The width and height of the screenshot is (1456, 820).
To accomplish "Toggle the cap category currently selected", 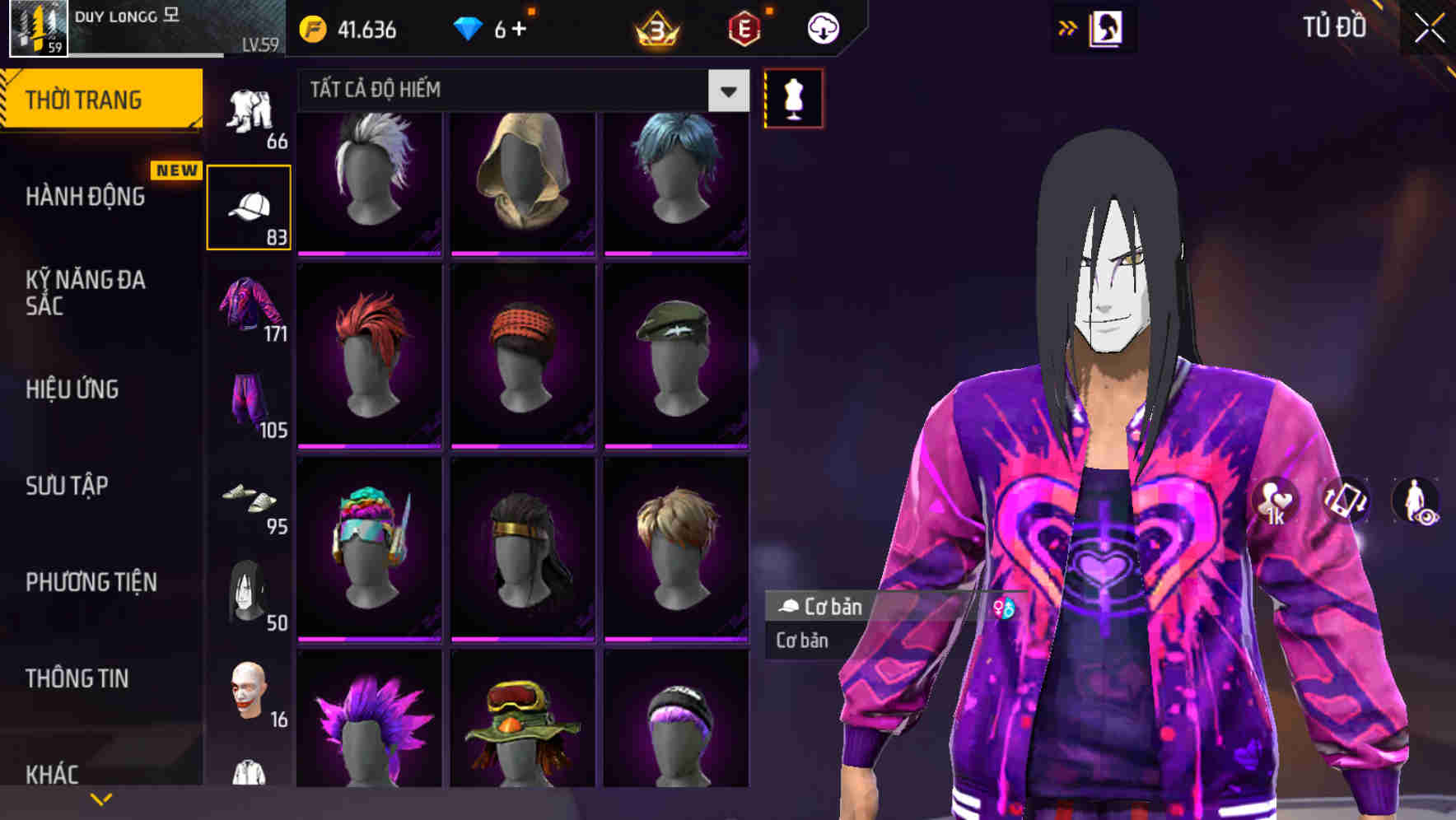I will pos(249,204).
